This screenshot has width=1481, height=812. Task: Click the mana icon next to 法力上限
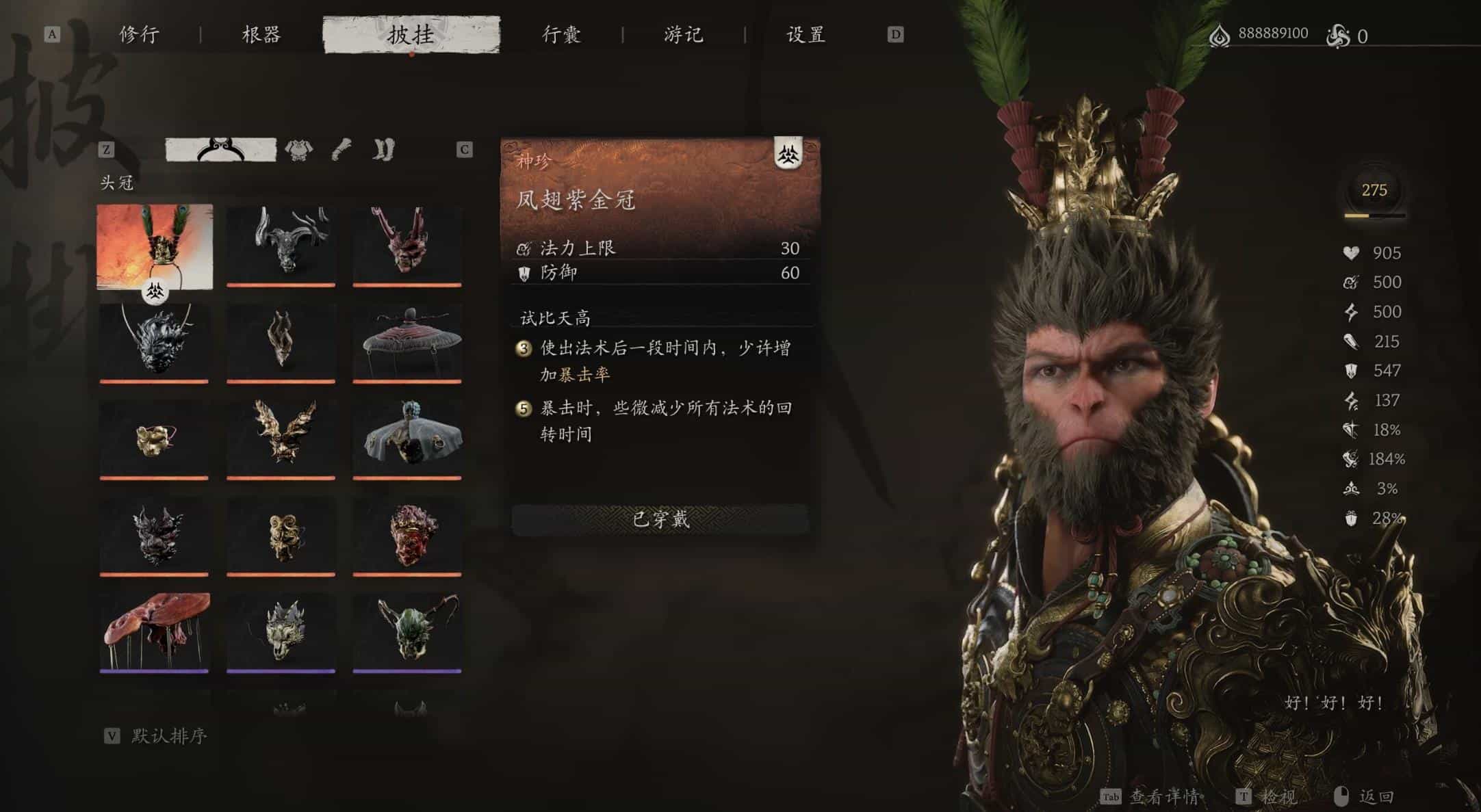tap(523, 248)
